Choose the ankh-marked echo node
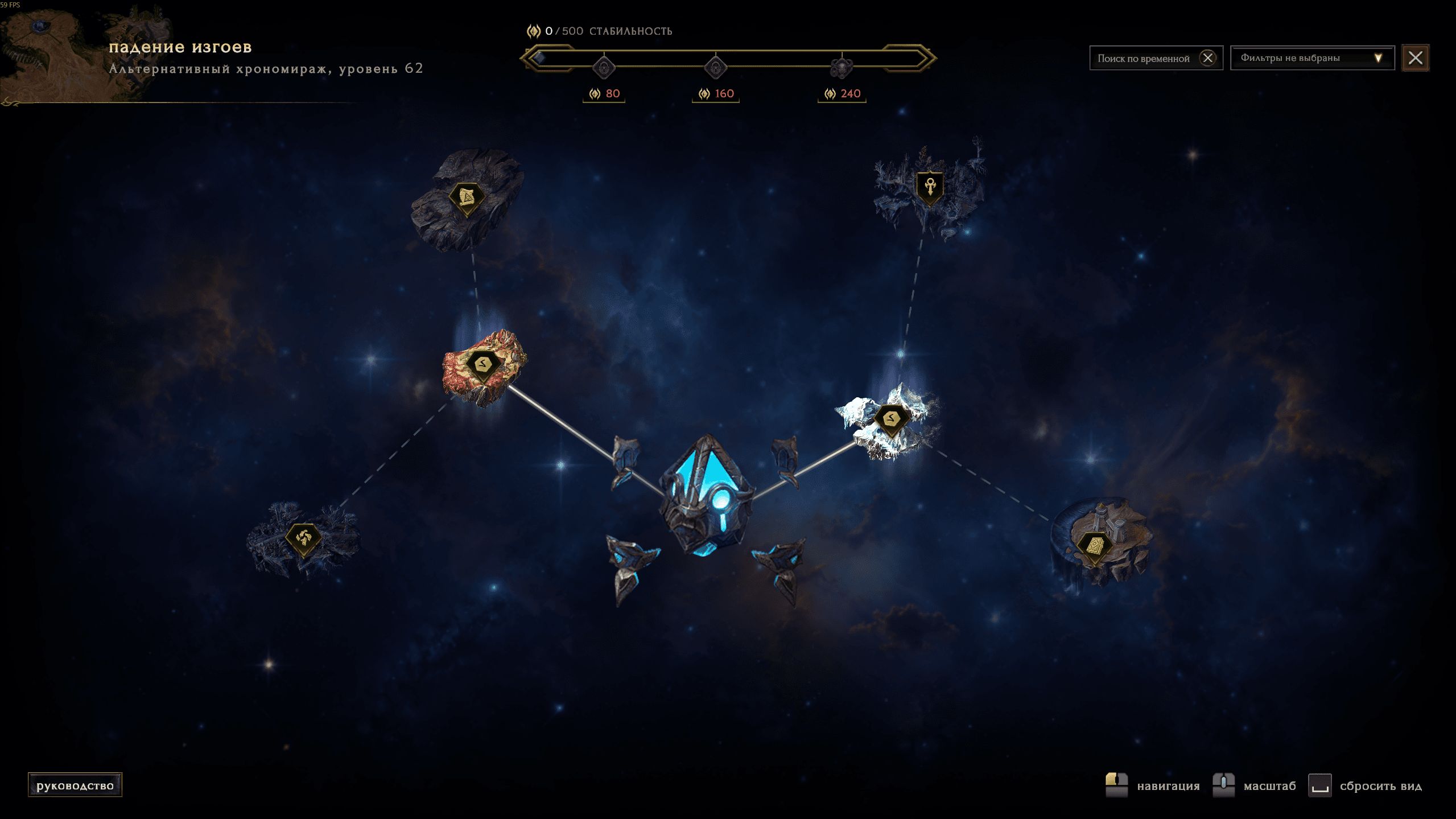The image size is (1456, 819). pos(930,187)
